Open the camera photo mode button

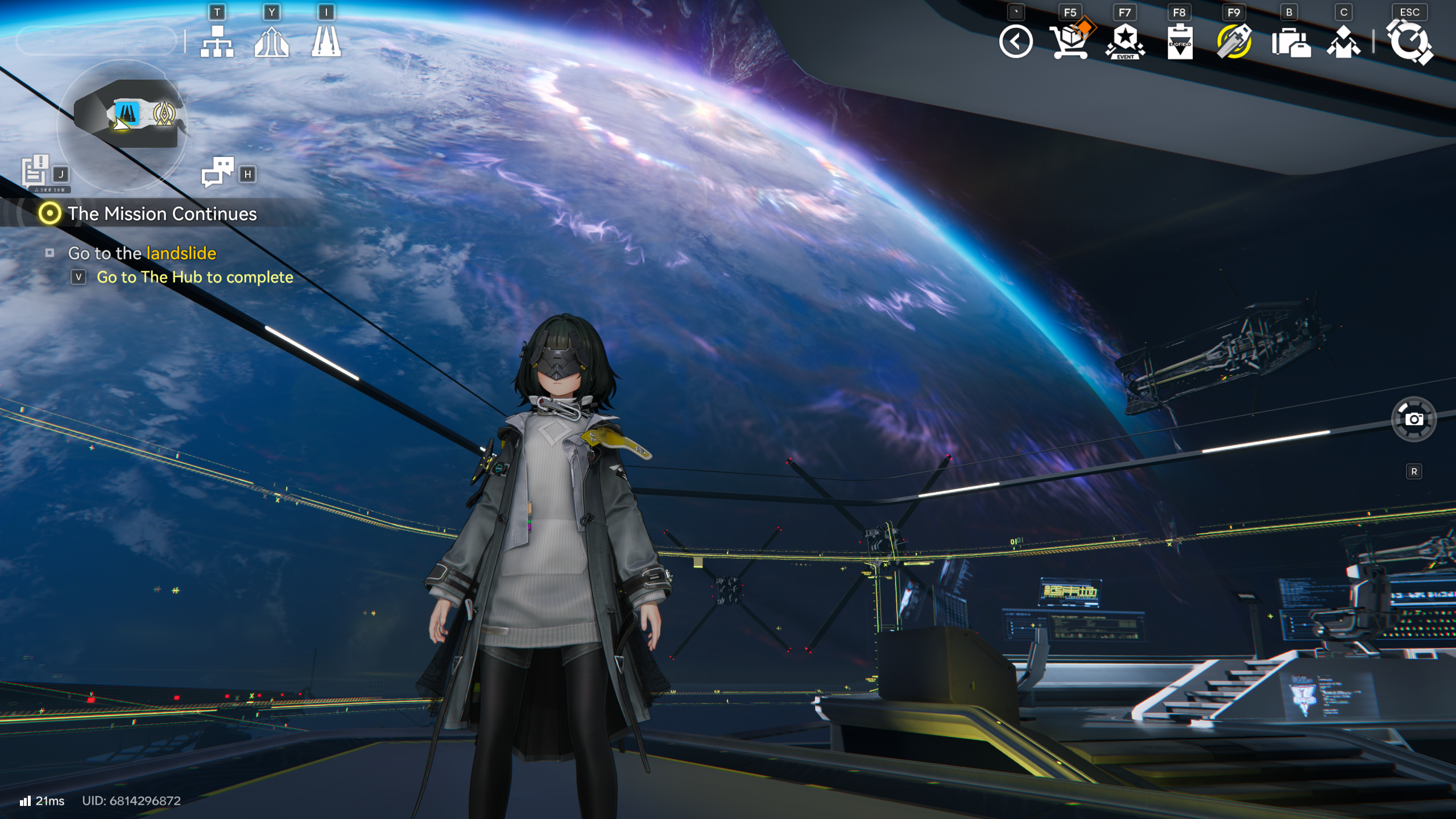pos(1413,419)
